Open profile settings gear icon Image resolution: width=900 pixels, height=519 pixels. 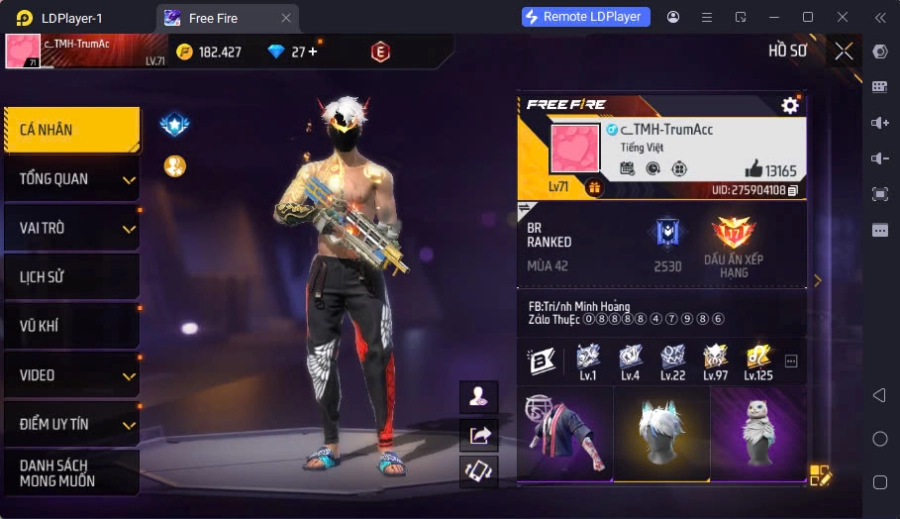pos(790,105)
